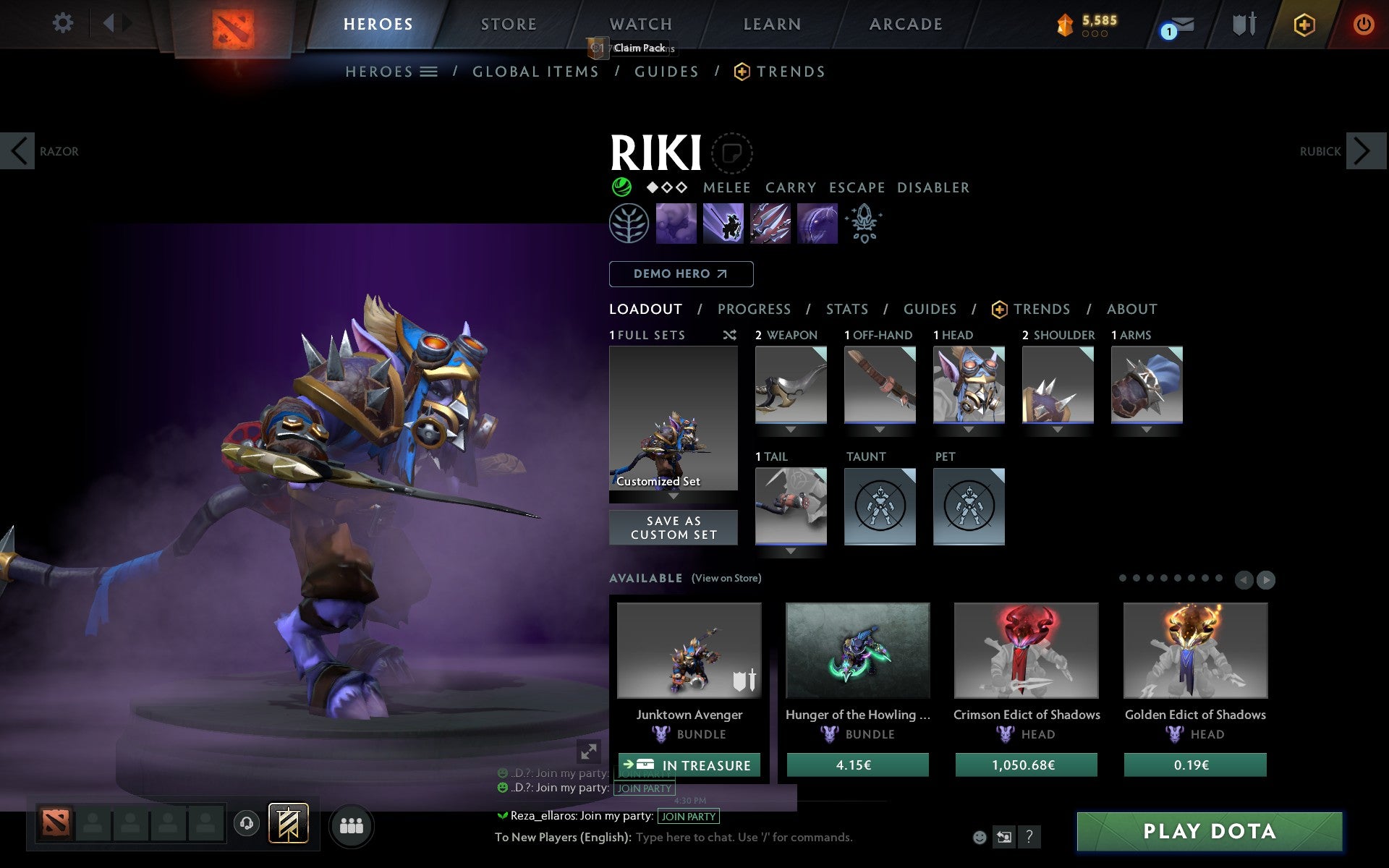View the Blink Strike ability icon
Viewport: 1389px width, 868px height.
click(x=723, y=224)
